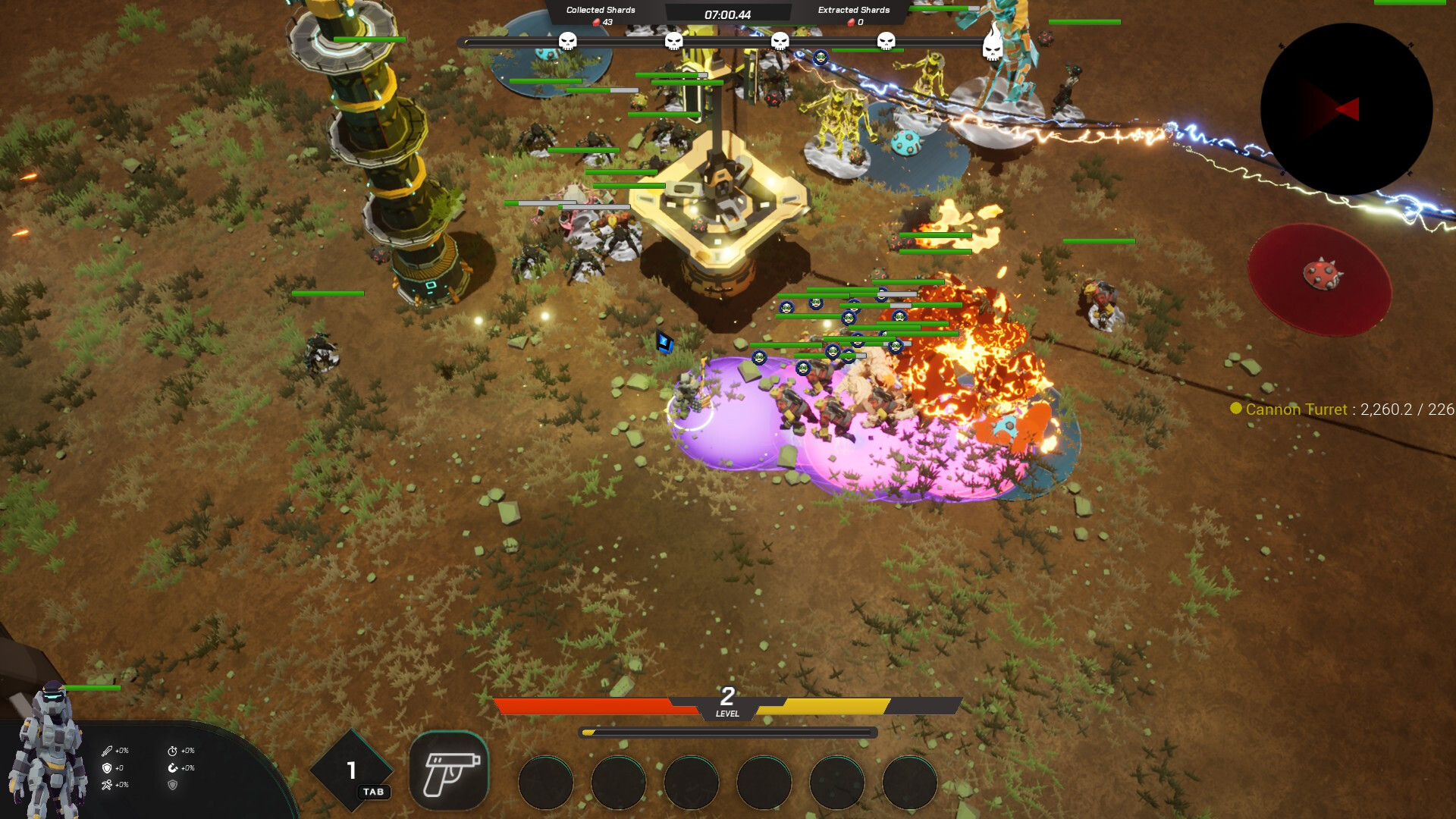The width and height of the screenshot is (1456, 819).
Task: Click the running speed stat icon
Action: [107, 786]
